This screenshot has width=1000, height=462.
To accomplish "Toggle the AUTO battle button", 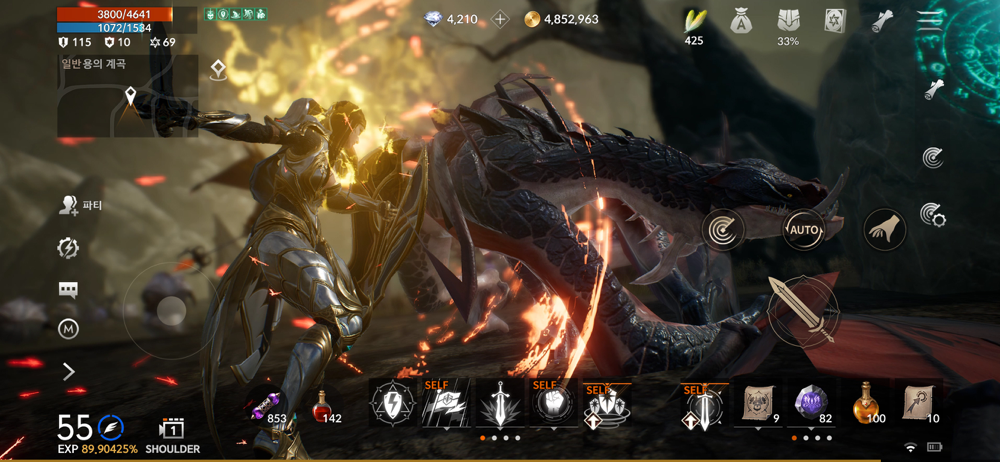I will pos(803,230).
